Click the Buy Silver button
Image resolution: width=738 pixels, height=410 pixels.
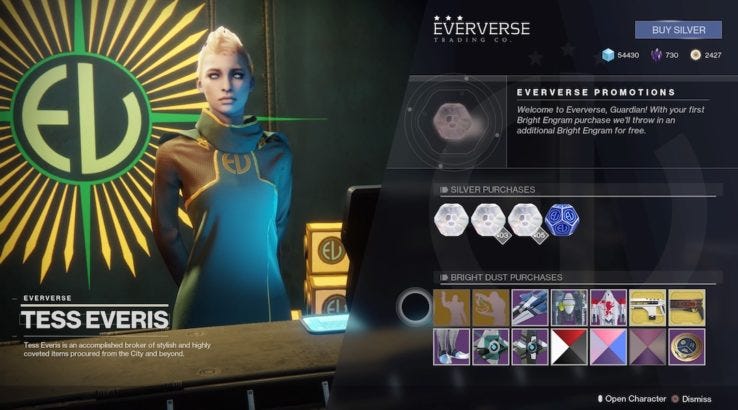click(678, 30)
